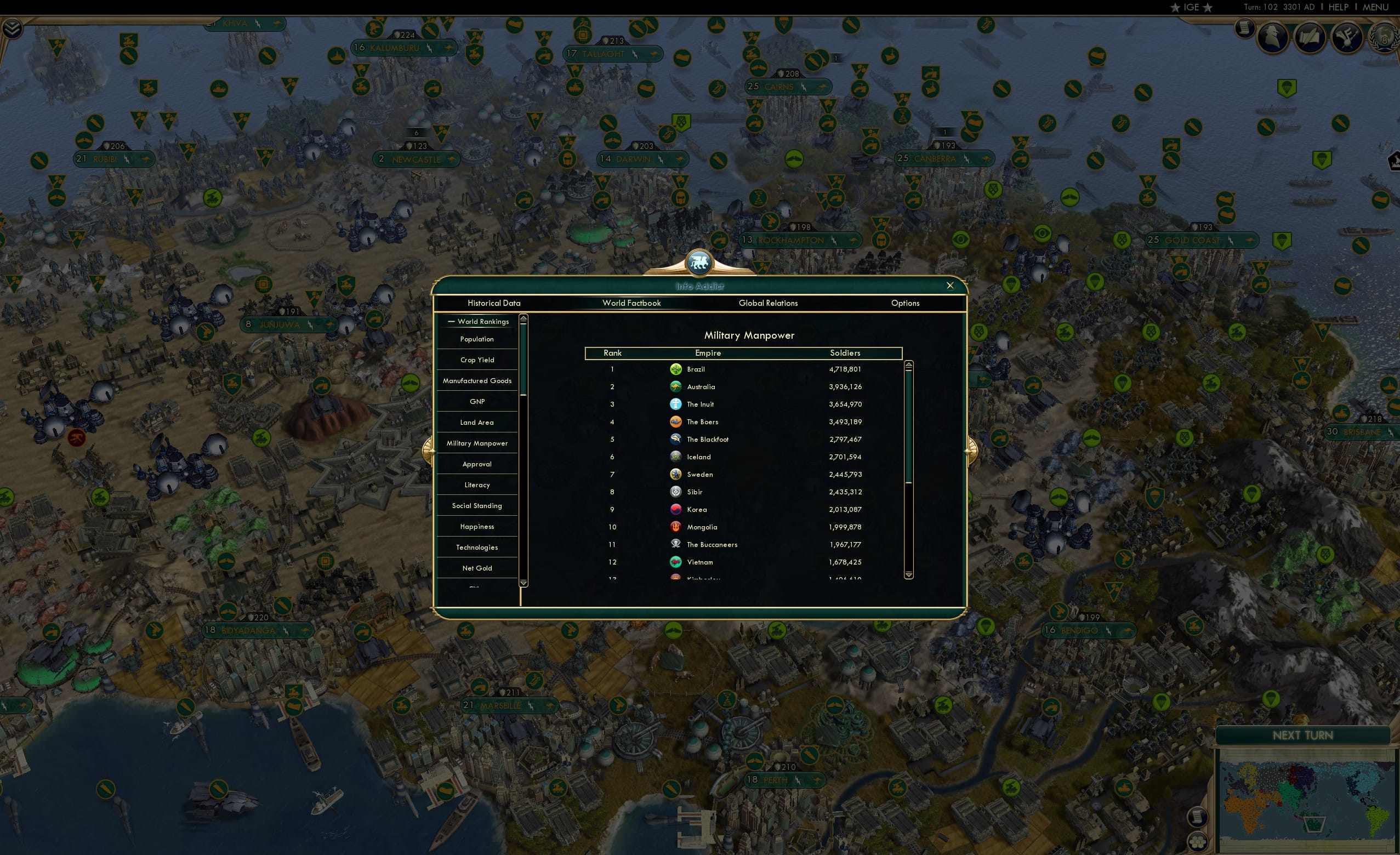This screenshot has width=1400, height=855.
Task: Switch to the Global Relations tab
Action: coord(768,303)
